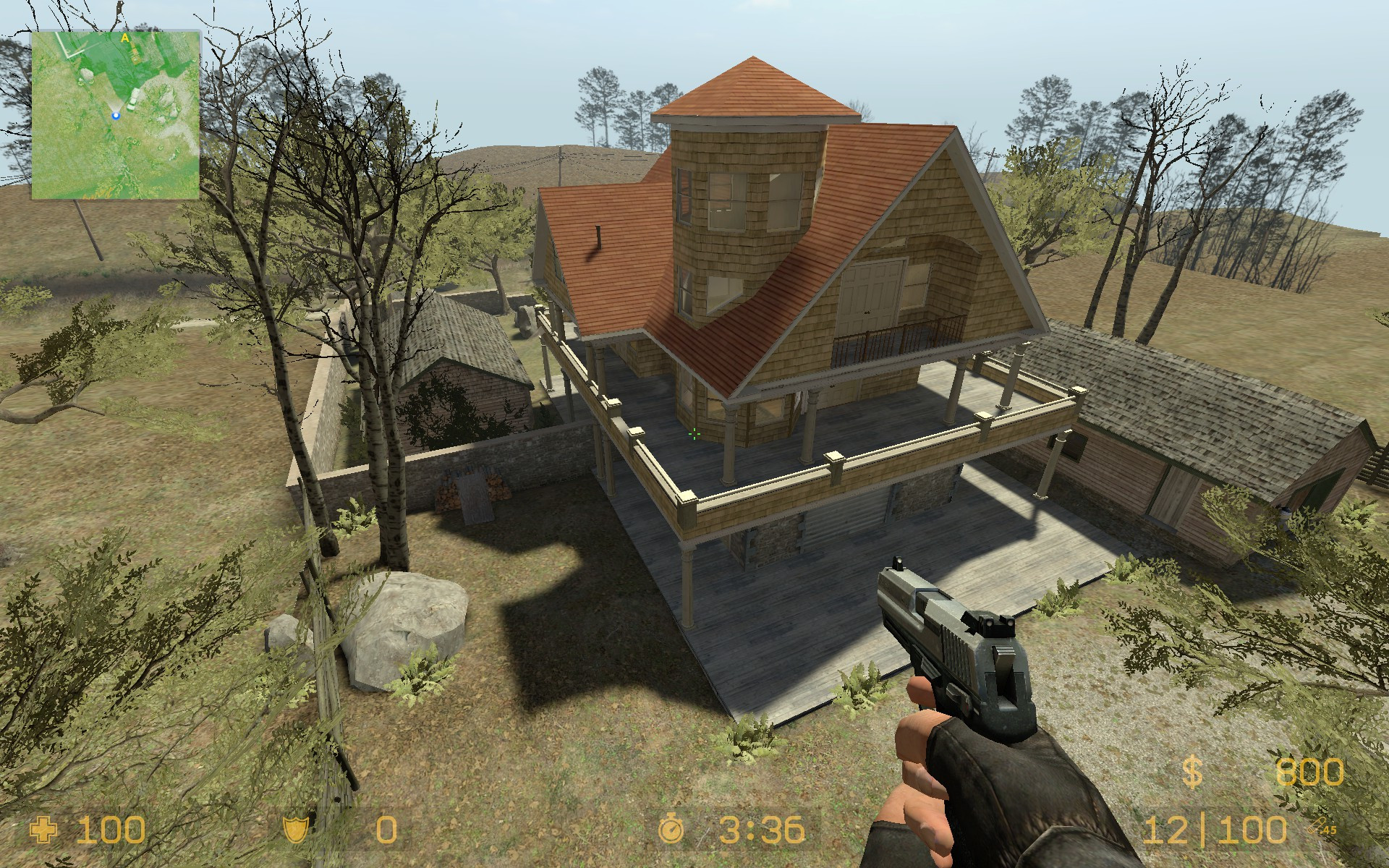
Task: Click the radar minimap in top-left corner
Action: coord(116,116)
